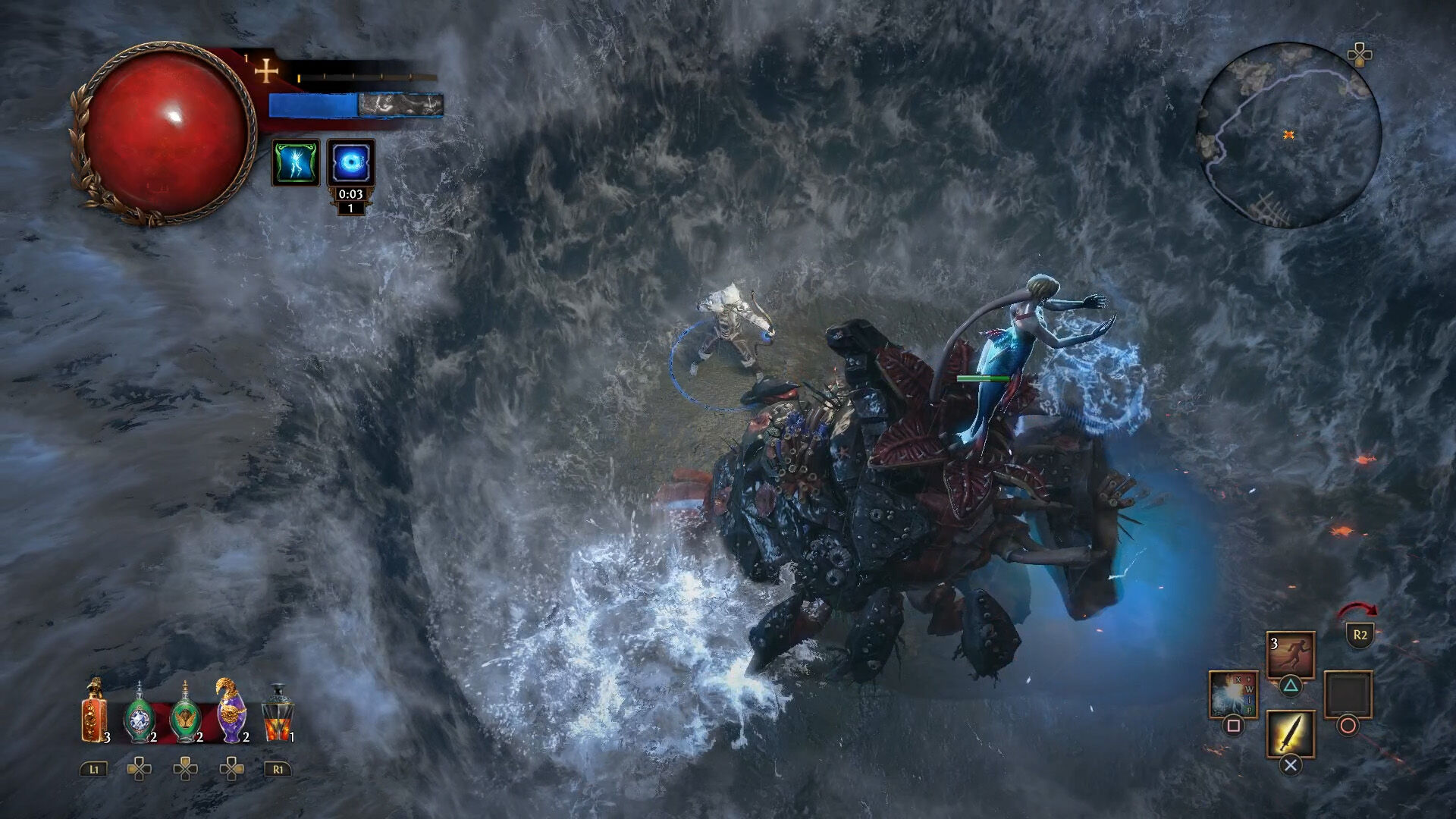
Task: Select the empty skill slot
Action: [1348, 694]
